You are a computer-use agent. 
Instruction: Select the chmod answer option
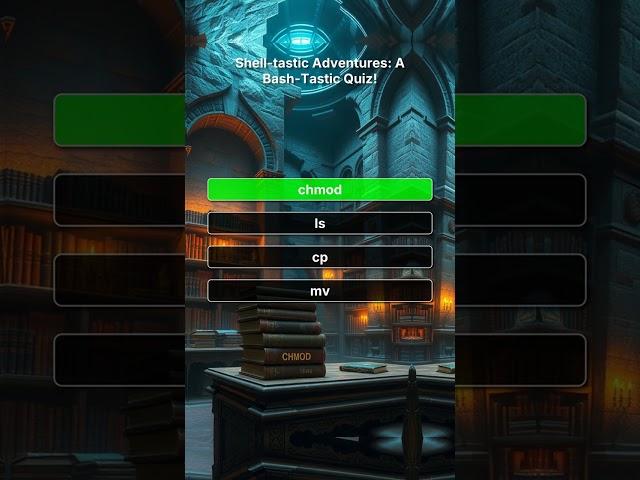pyautogui.click(x=320, y=189)
